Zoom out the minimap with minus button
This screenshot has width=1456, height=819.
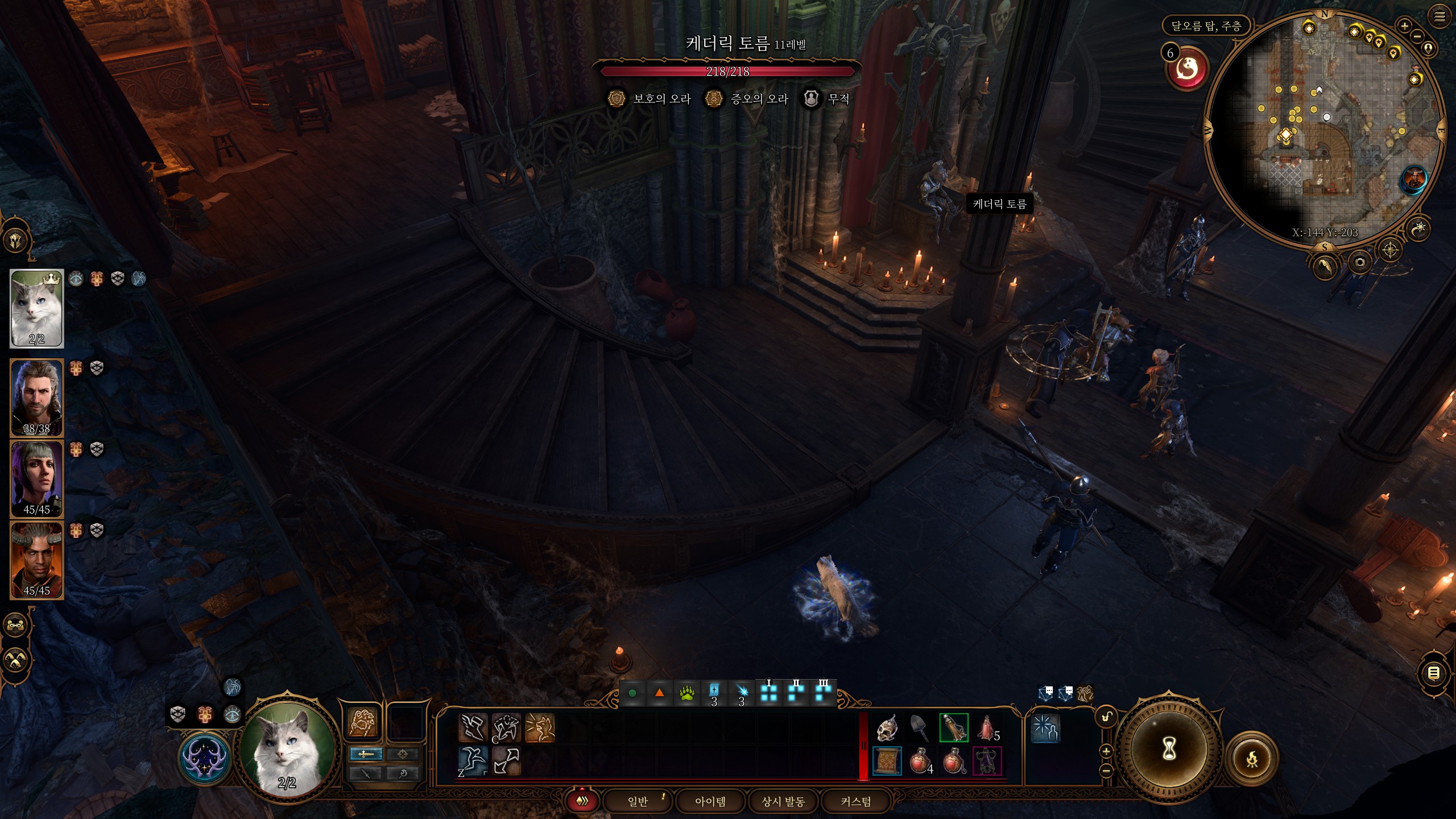[x=1417, y=36]
